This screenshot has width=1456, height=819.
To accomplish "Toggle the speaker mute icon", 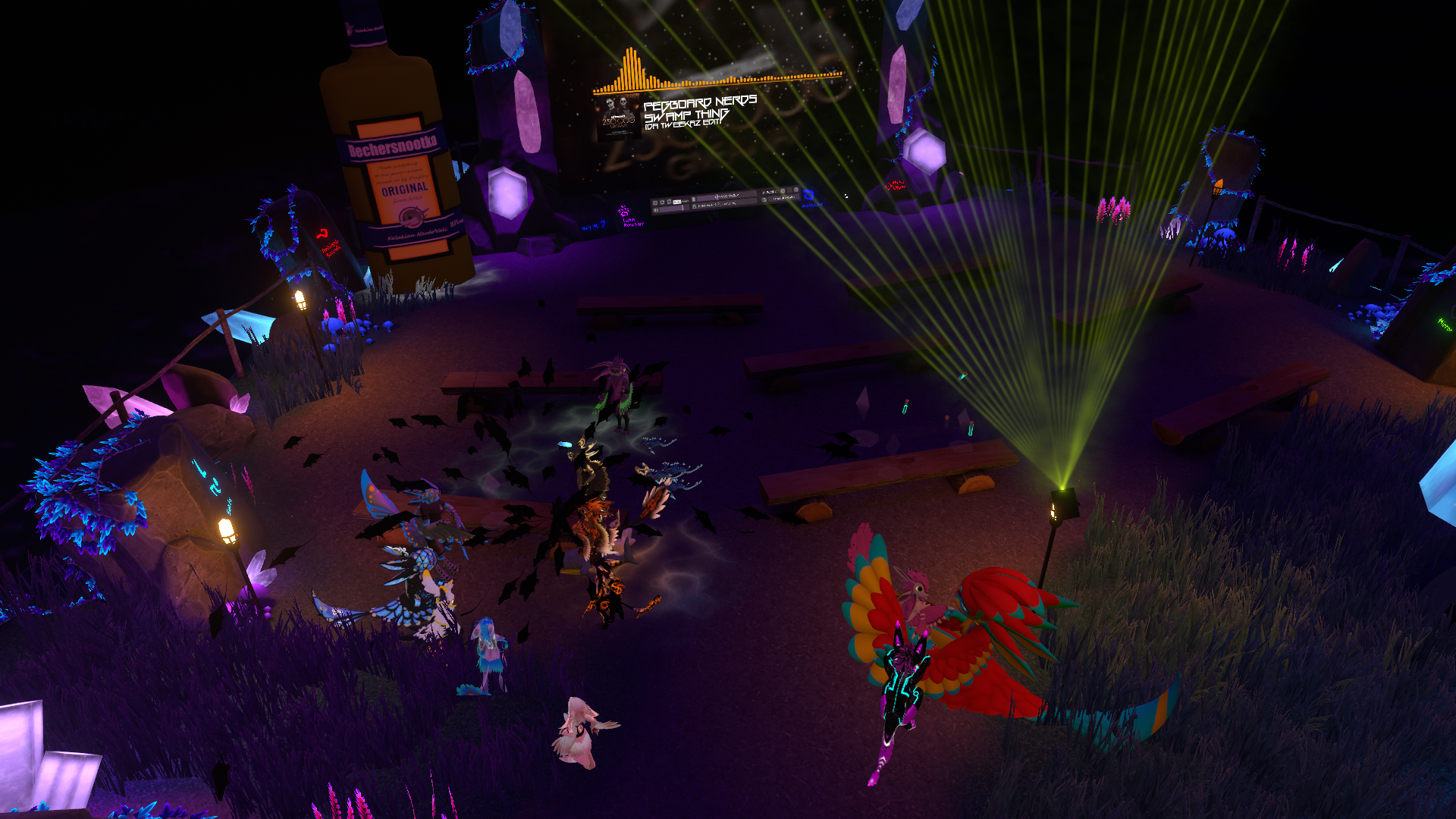I will tap(655, 210).
